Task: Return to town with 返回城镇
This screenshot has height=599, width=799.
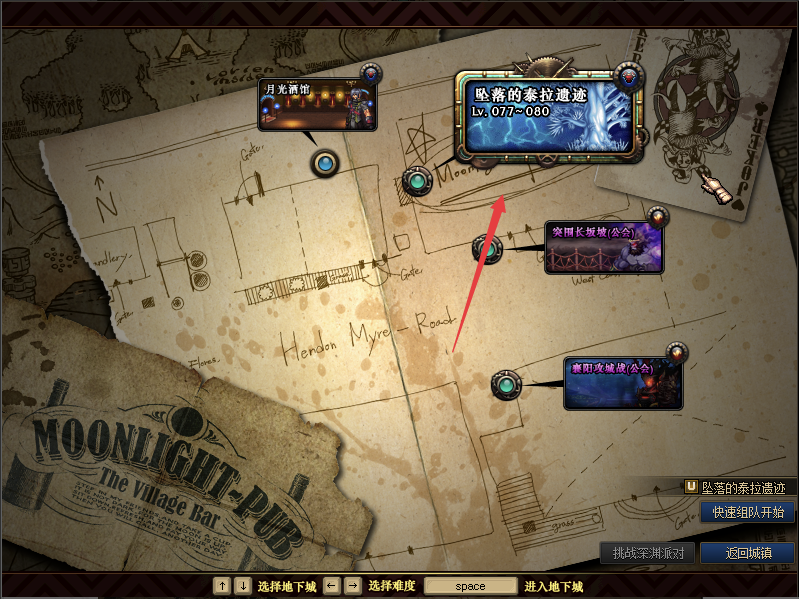Action: point(746,553)
